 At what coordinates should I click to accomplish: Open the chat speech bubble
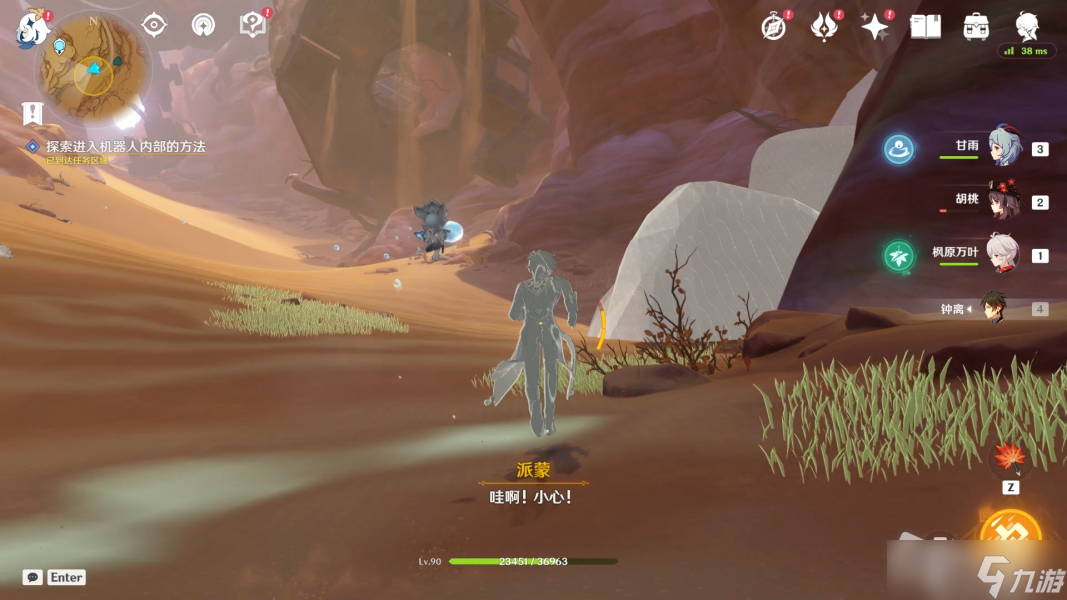tap(33, 577)
